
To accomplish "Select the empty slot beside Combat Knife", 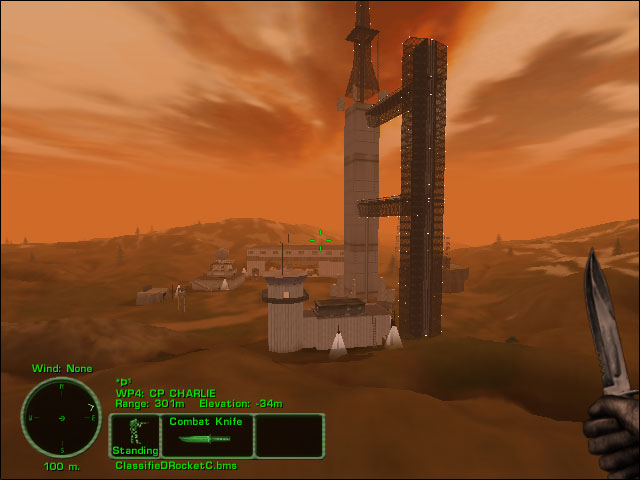I will click(x=290, y=436).
